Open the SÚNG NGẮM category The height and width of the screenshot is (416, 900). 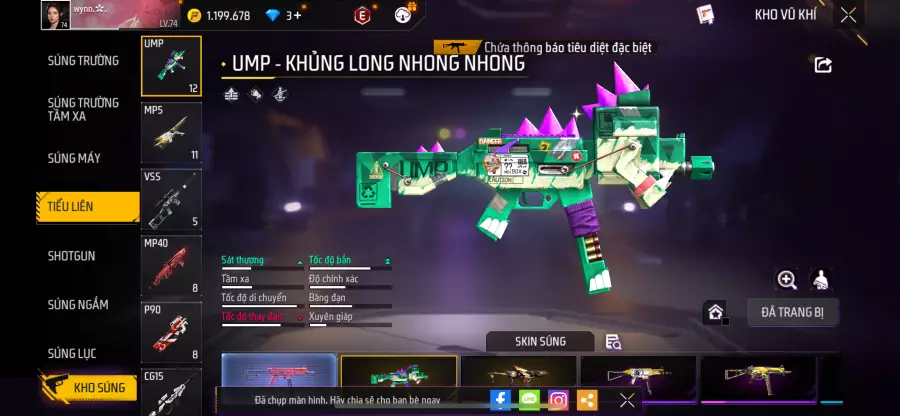(78, 304)
